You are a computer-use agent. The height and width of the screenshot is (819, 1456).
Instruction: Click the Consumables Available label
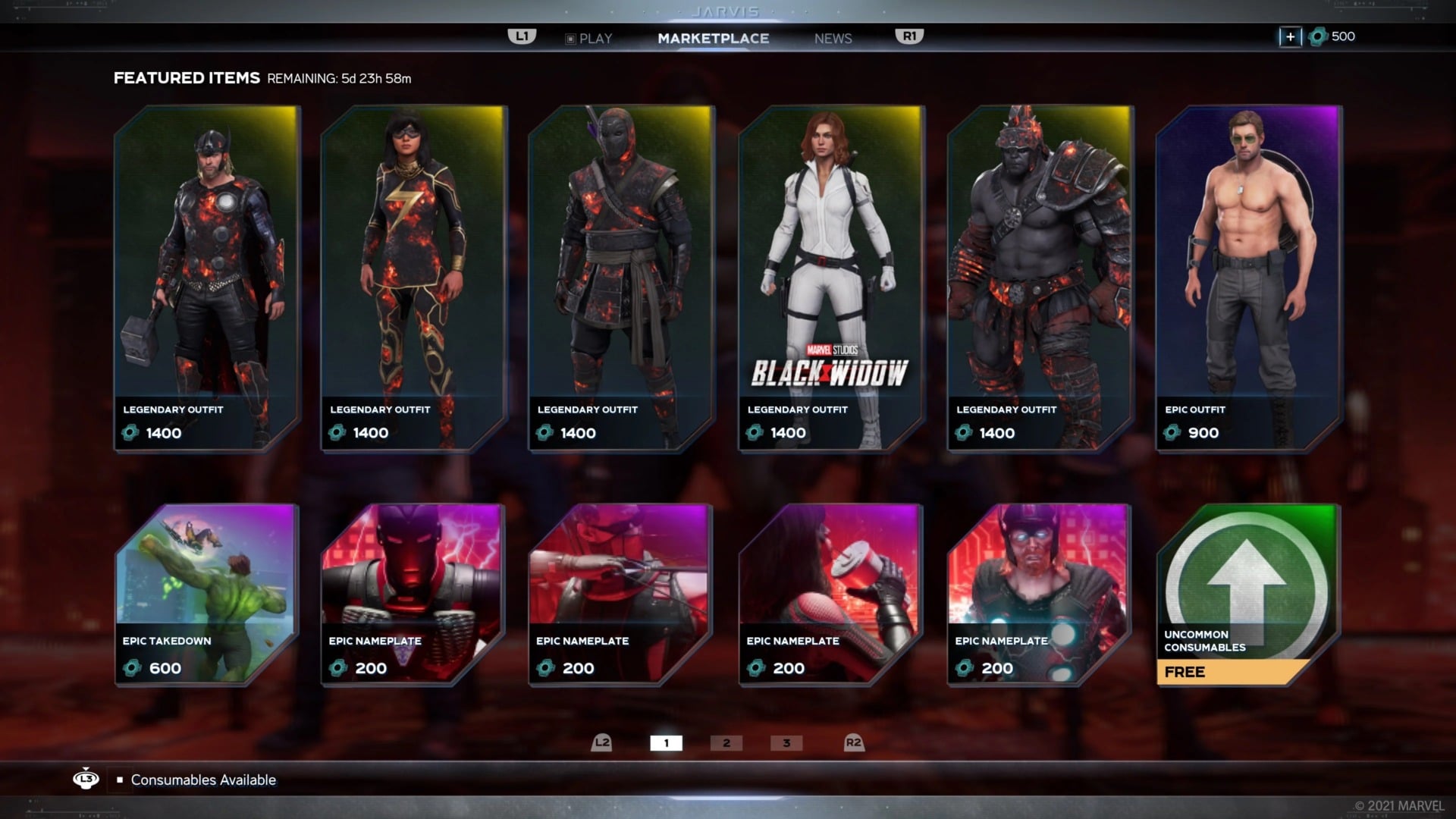pos(202,780)
